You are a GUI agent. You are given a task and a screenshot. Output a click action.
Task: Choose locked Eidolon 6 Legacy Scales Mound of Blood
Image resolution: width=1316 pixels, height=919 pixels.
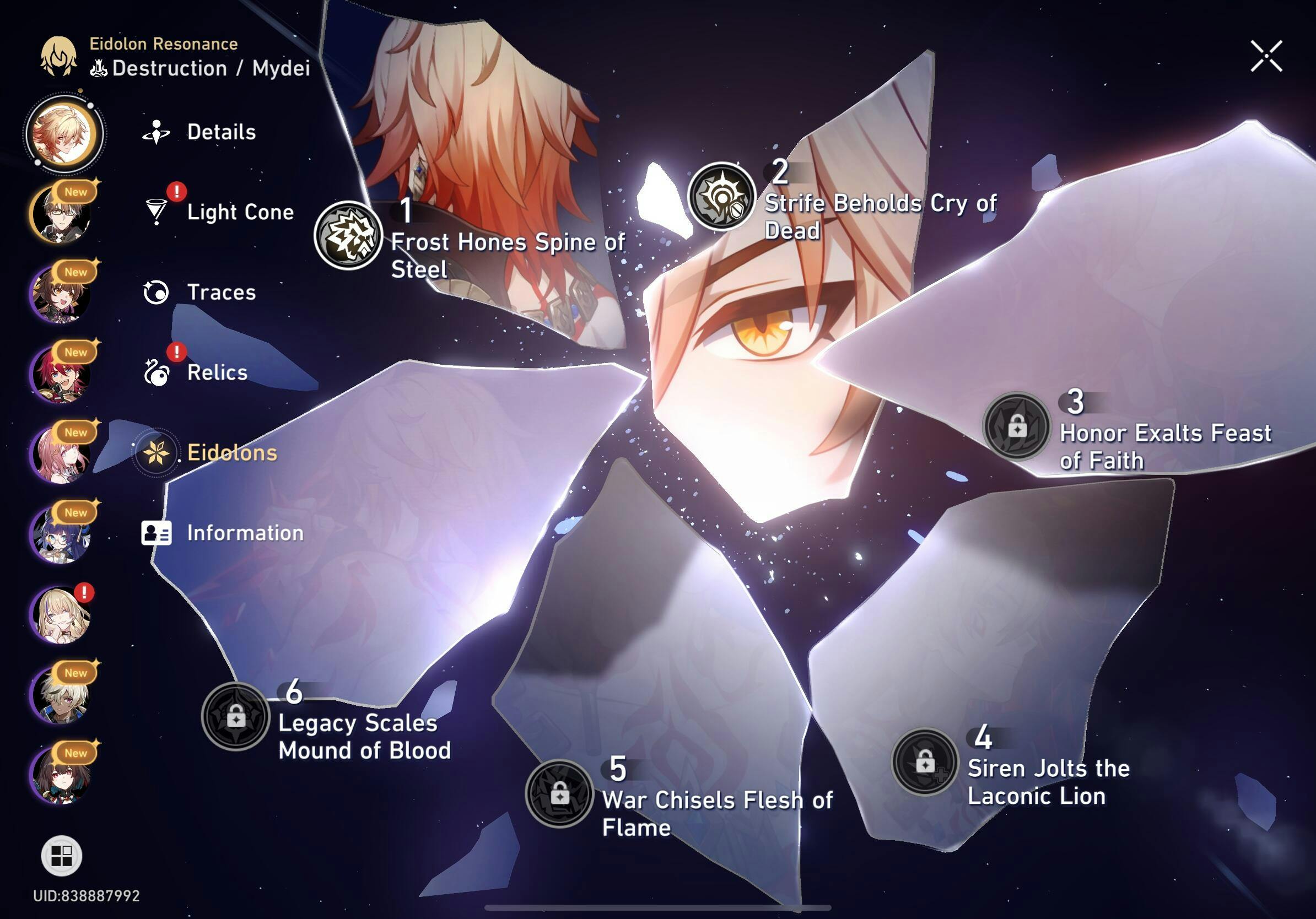pos(235,716)
